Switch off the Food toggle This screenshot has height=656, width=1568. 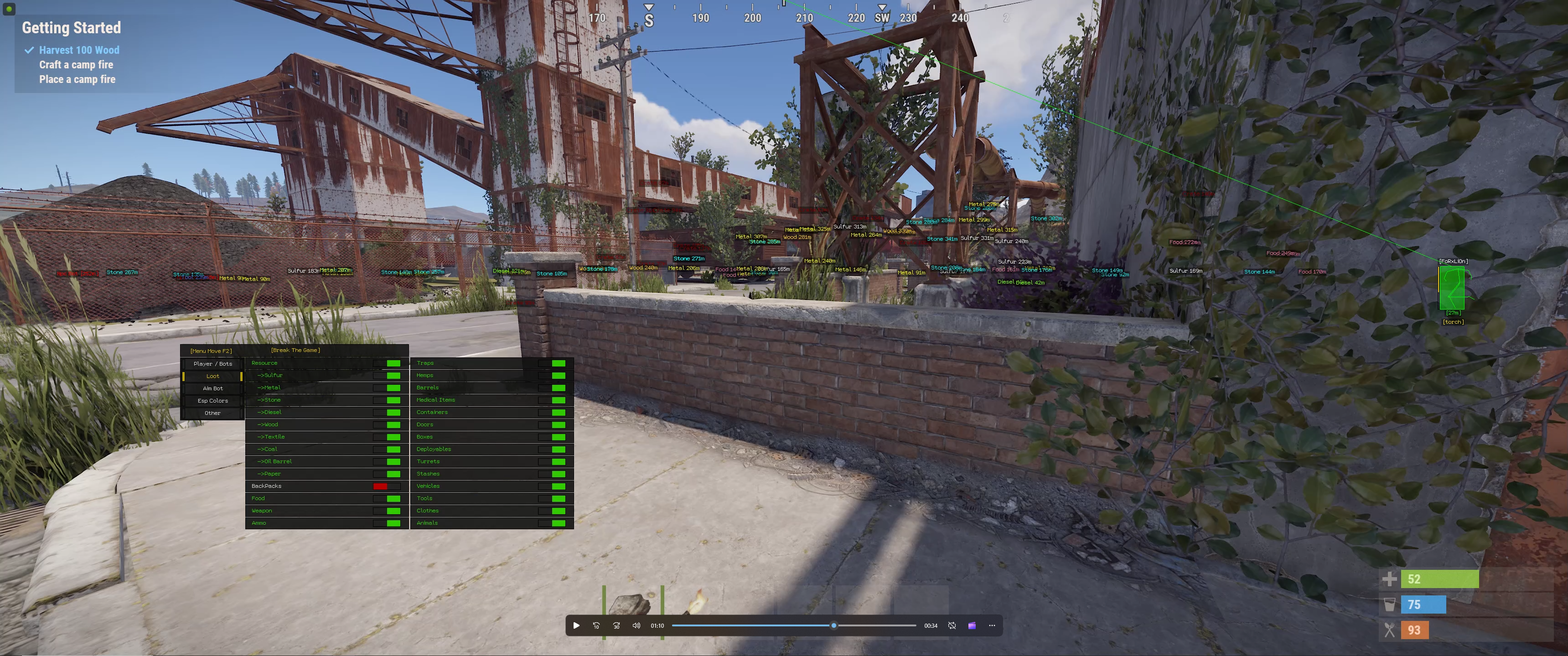[x=387, y=498]
